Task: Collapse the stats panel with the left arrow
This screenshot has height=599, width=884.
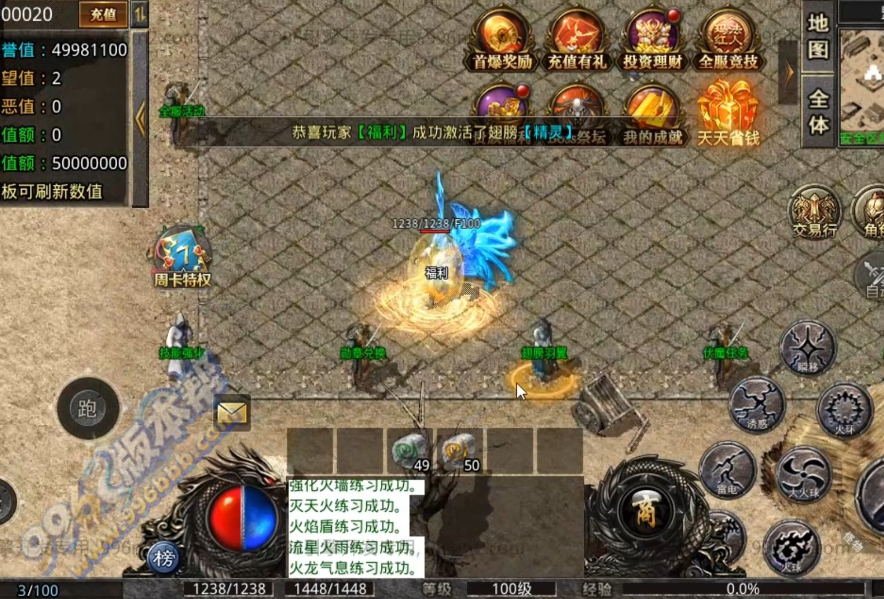Action: tap(140, 119)
